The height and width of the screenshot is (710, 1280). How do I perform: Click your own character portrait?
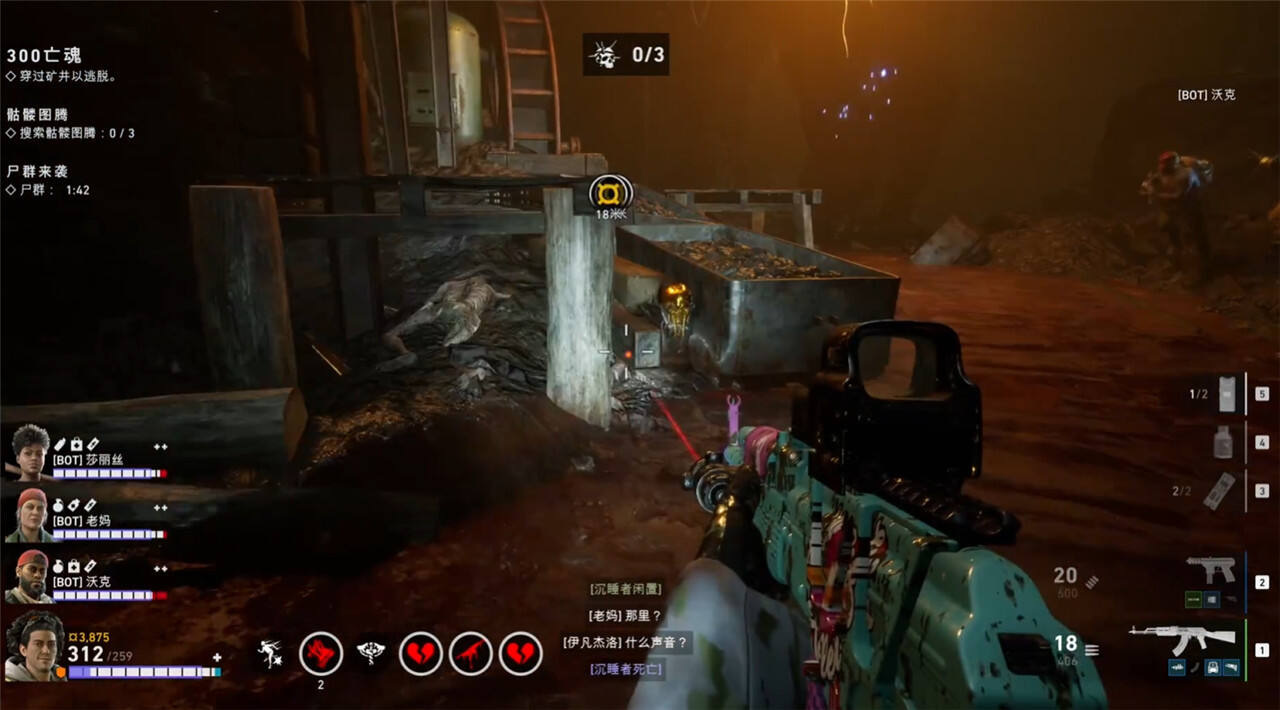(x=34, y=646)
